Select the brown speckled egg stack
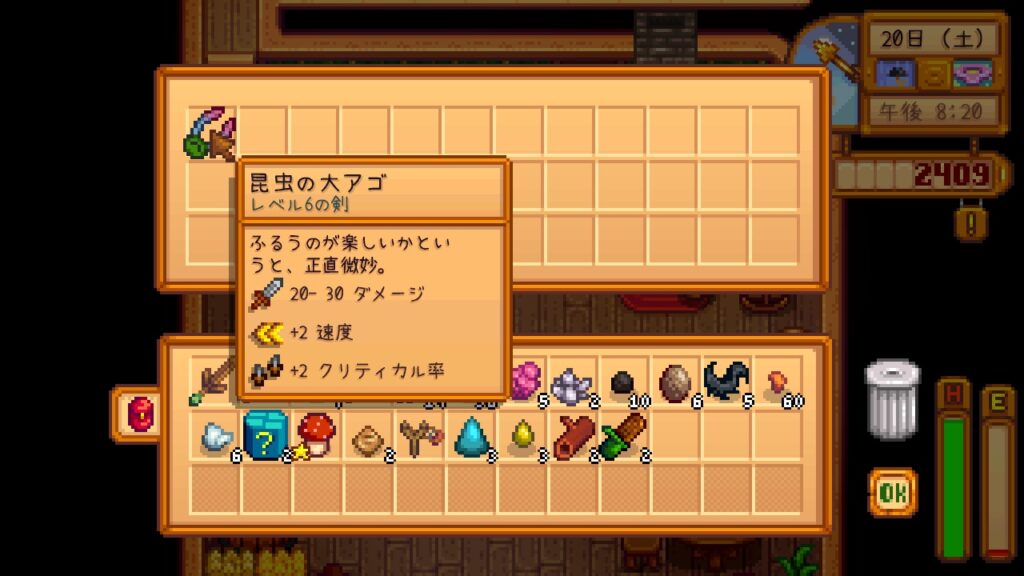1024x576 pixels. 675,383
